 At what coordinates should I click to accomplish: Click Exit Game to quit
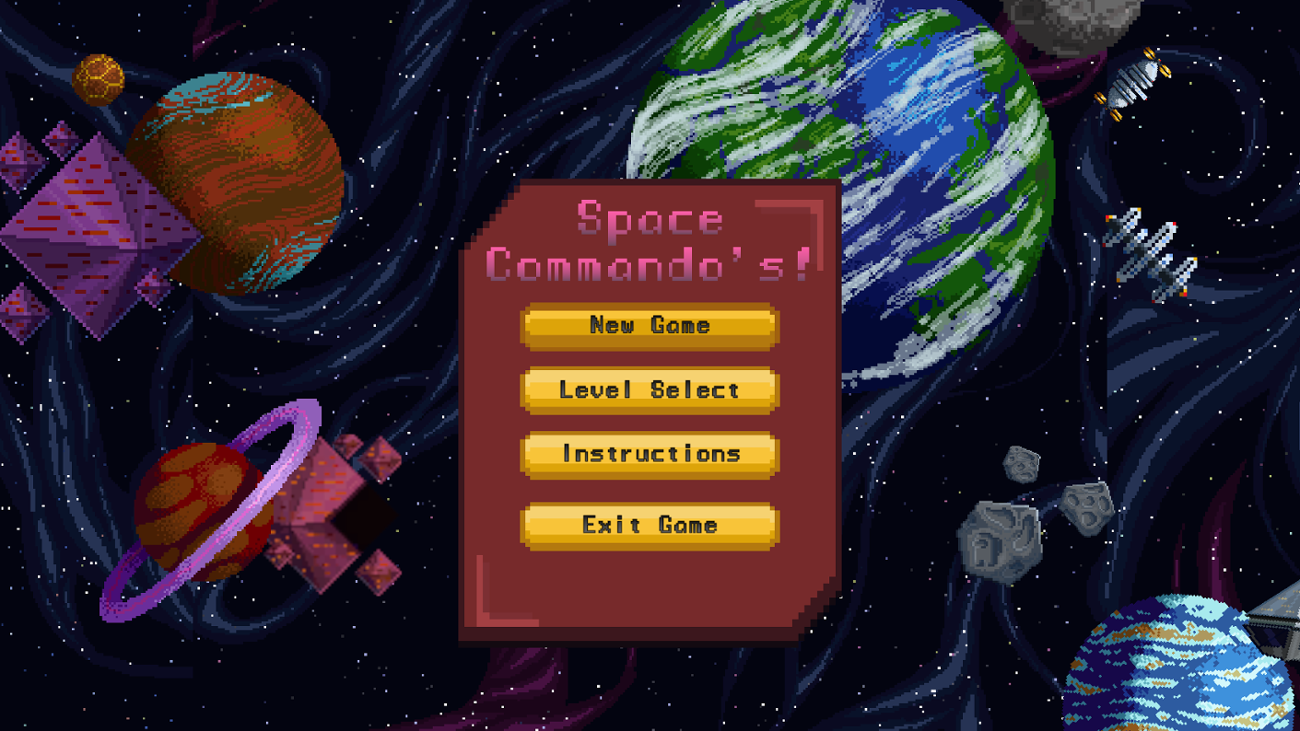648,524
